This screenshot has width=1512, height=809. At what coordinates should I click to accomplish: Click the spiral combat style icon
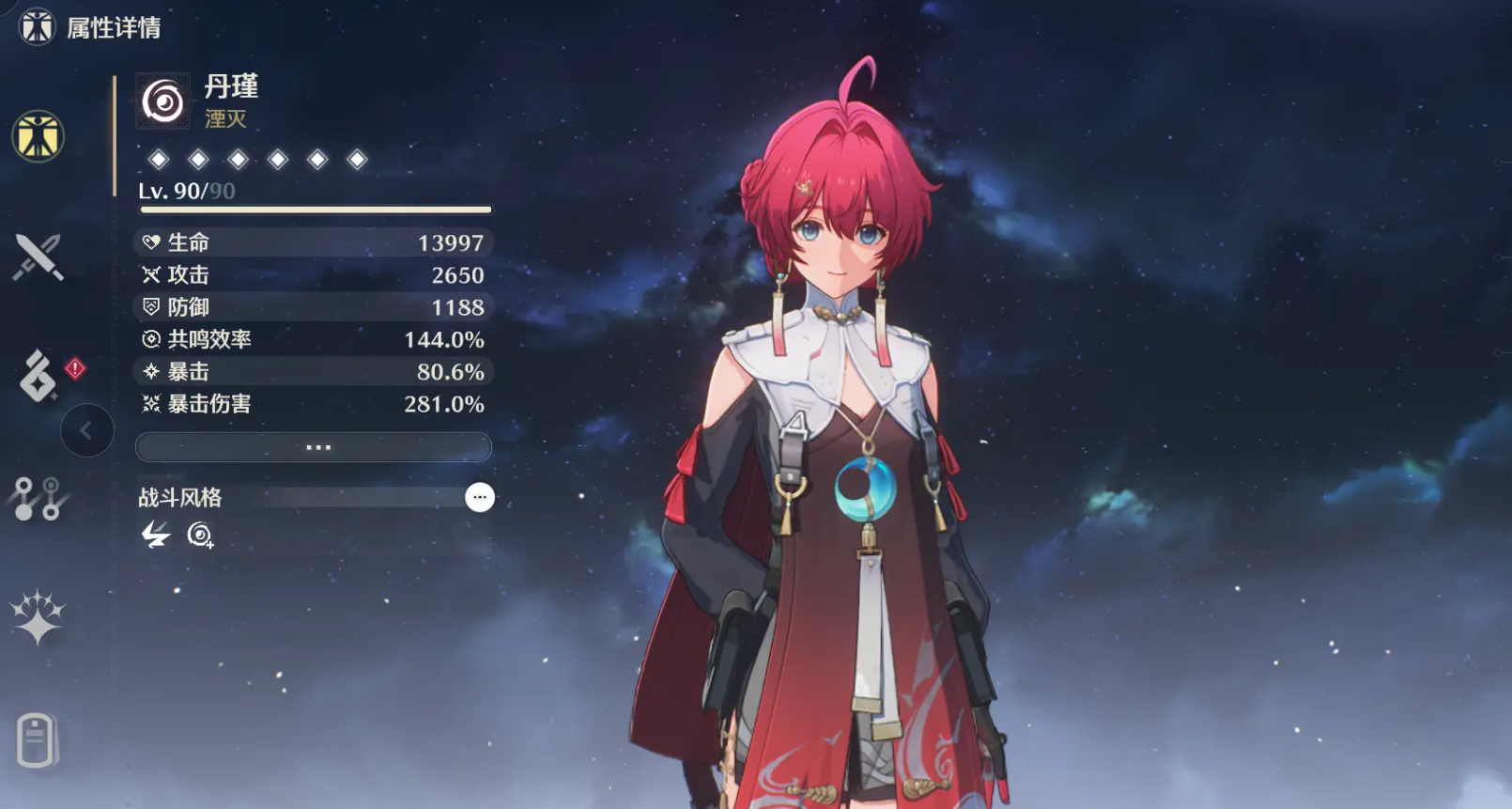[x=199, y=536]
